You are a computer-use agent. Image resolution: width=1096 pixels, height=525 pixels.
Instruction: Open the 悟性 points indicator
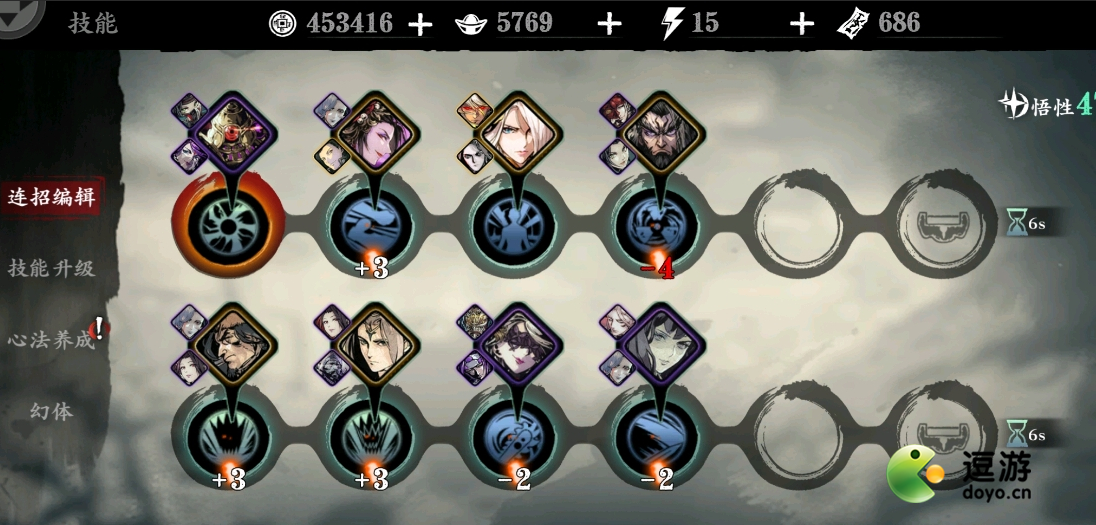[1045, 105]
